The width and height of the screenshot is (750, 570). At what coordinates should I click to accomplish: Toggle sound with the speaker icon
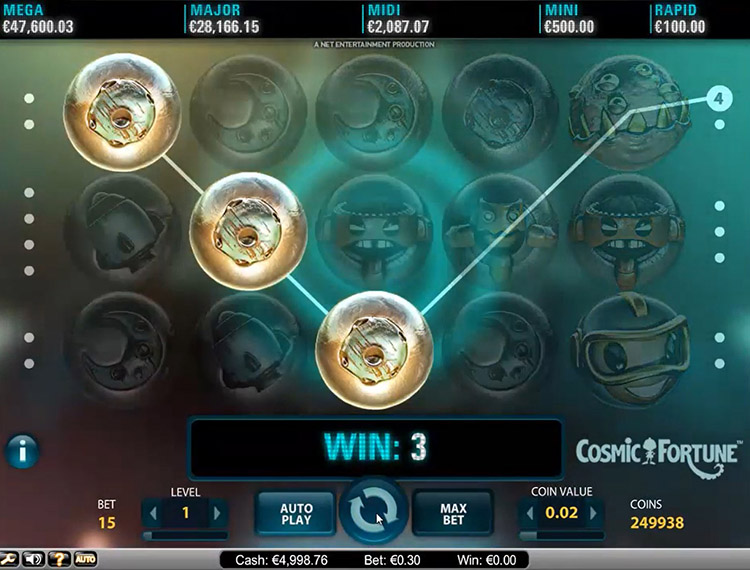pyautogui.click(x=35, y=559)
